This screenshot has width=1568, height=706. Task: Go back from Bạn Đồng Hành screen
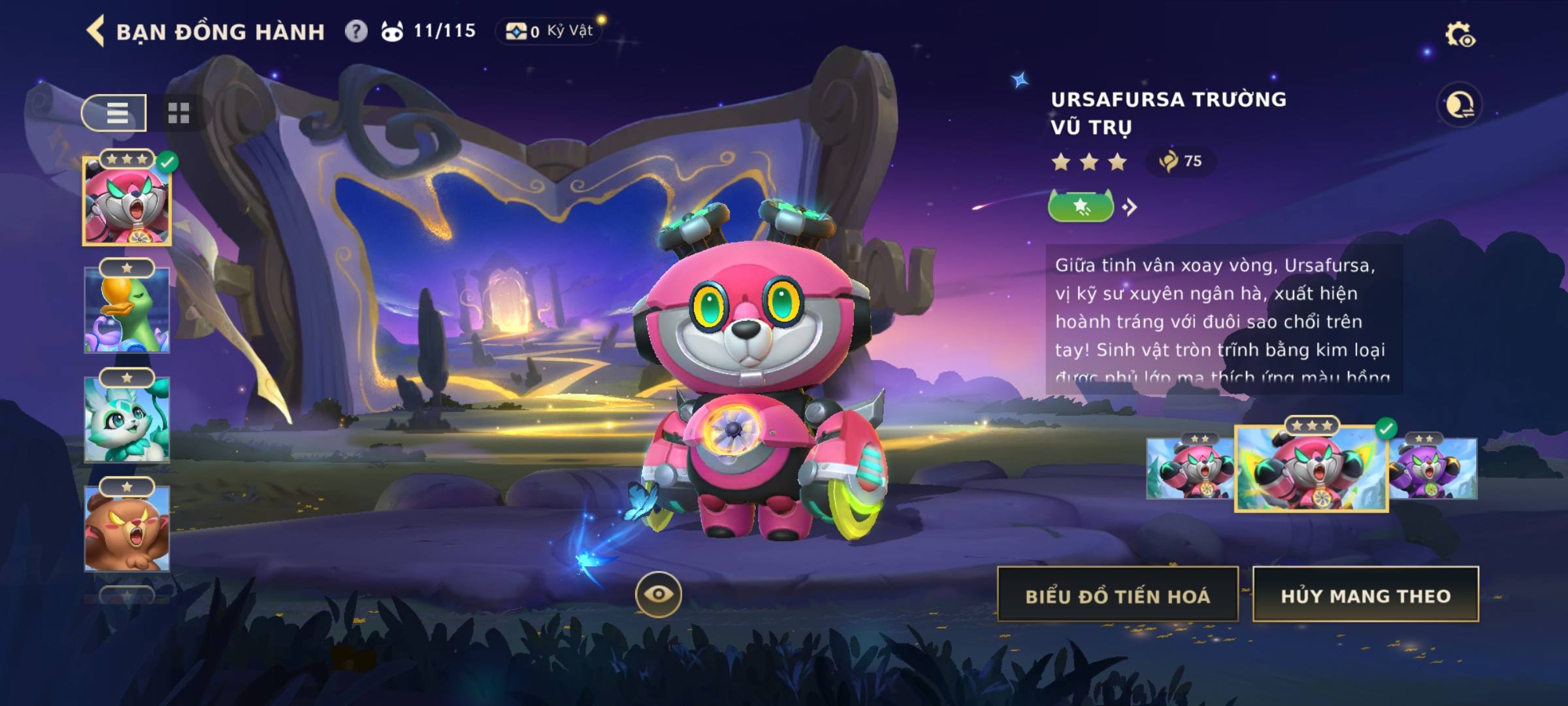pyautogui.click(x=96, y=31)
